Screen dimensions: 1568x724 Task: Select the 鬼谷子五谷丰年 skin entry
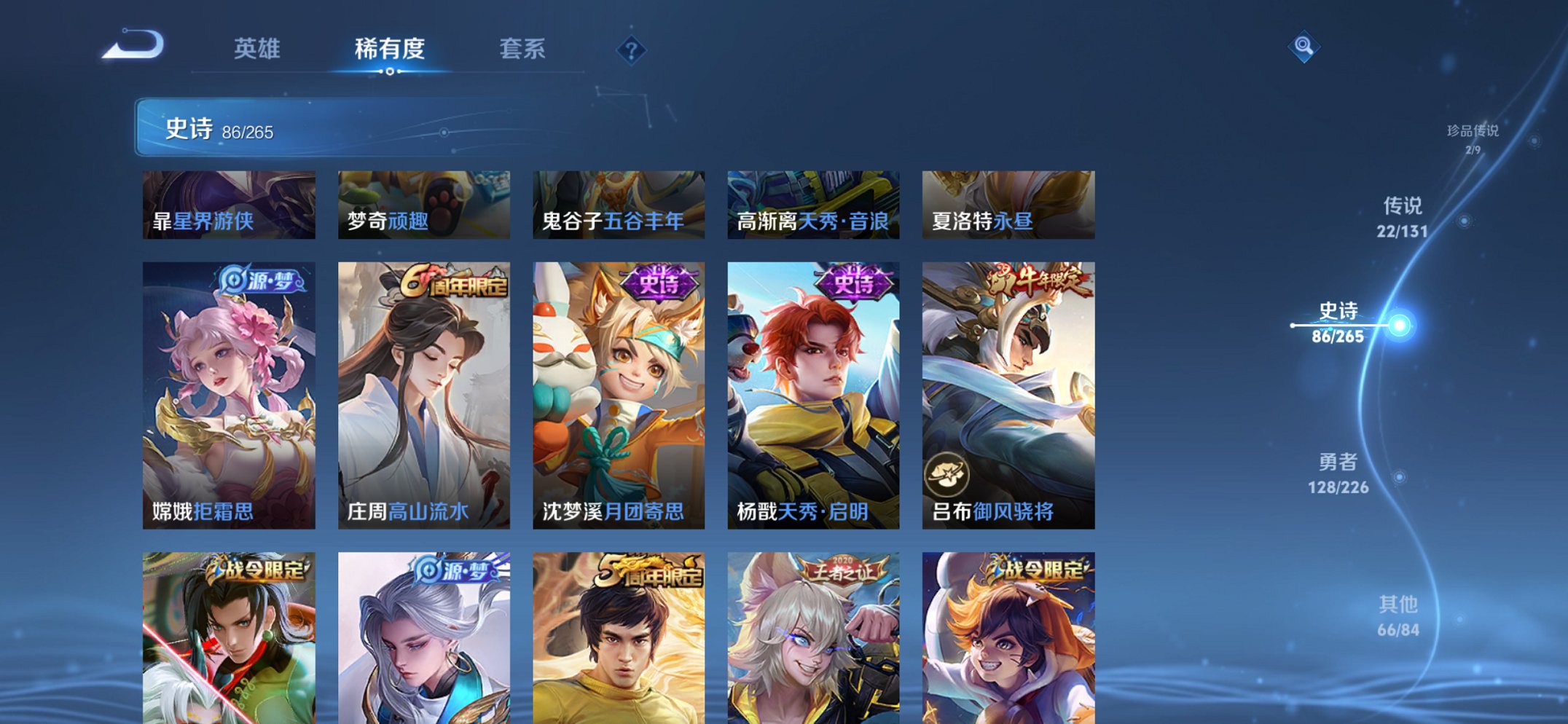pos(618,204)
